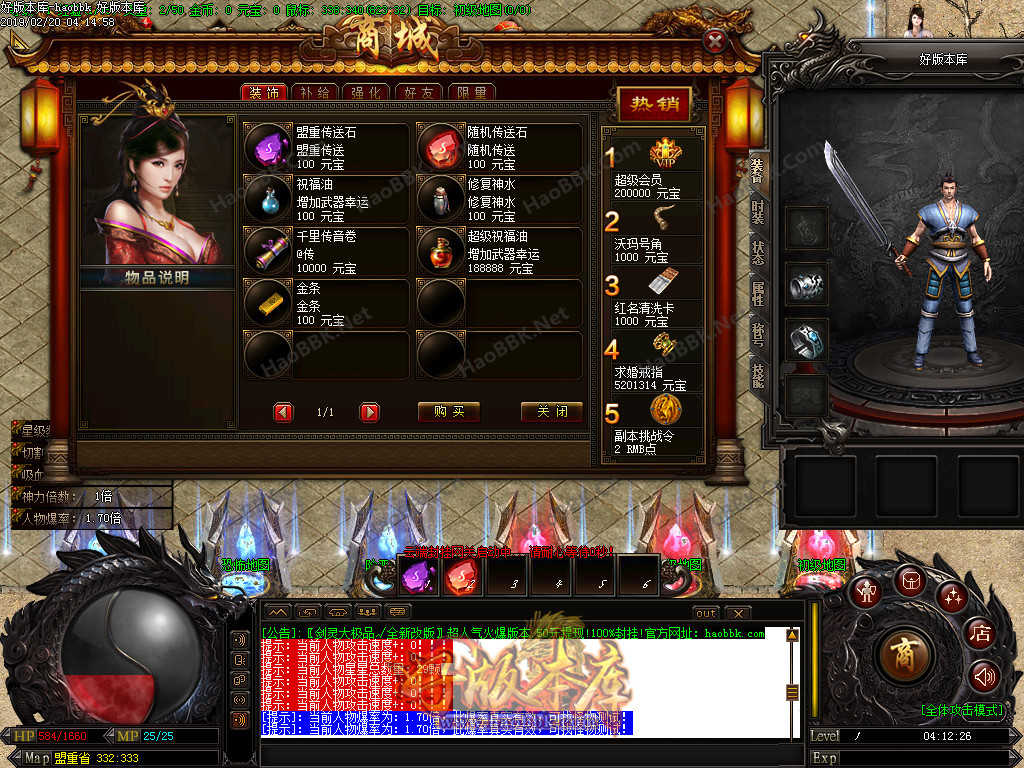Toggle the sound speaker button

pos(984,677)
